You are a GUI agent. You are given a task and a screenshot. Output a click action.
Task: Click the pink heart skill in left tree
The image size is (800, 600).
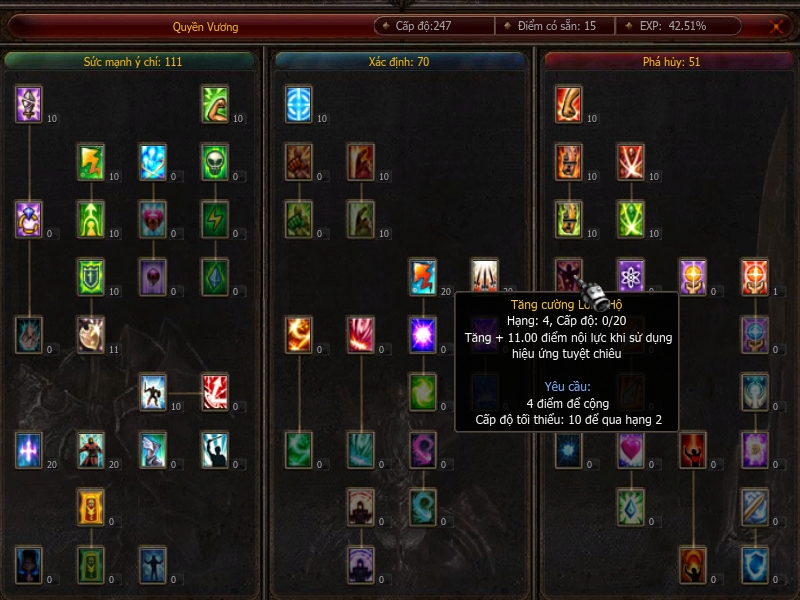[x=153, y=219]
